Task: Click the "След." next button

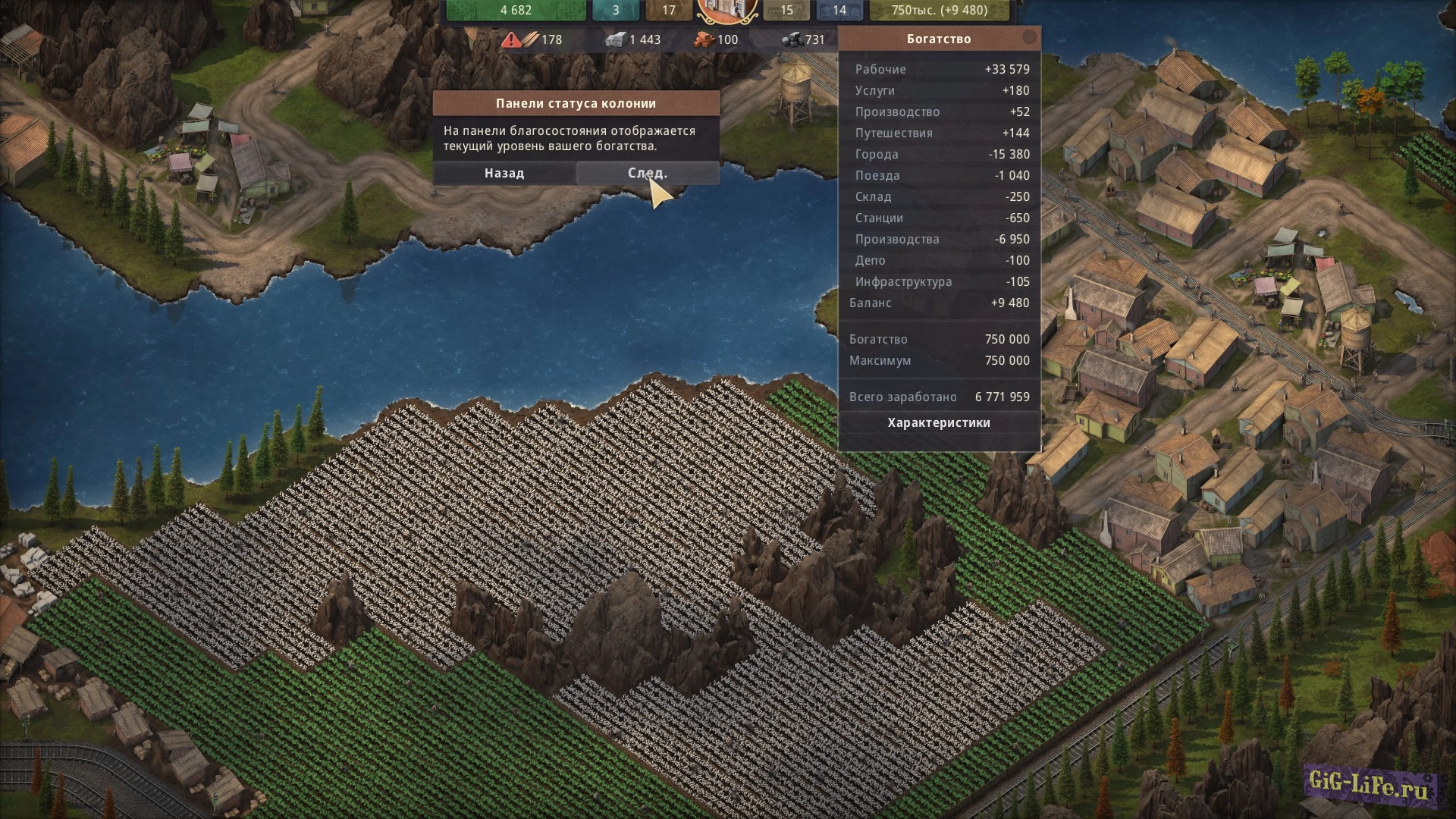Action: (647, 173)
